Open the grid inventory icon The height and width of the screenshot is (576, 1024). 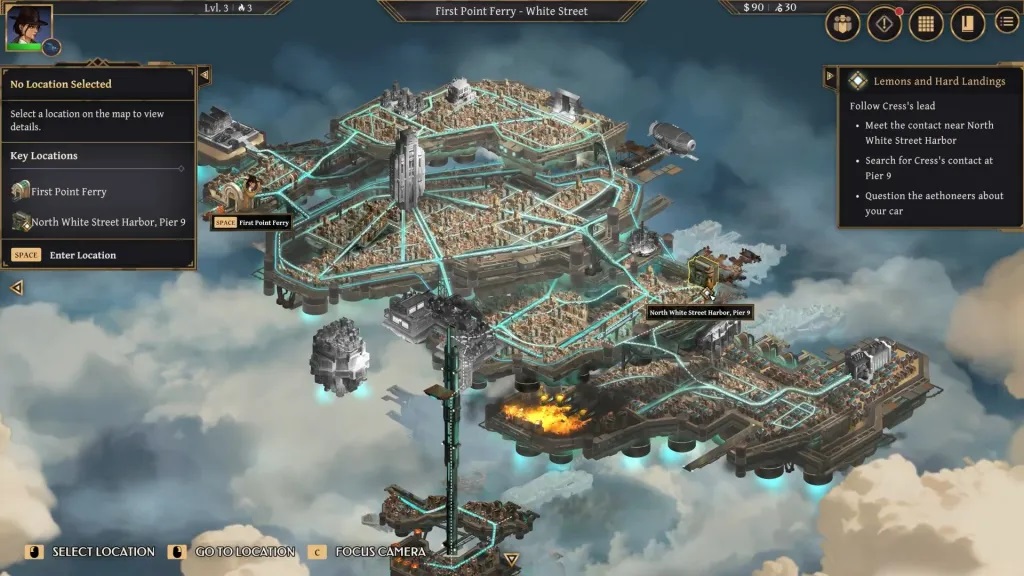pyautogui.click(x=926, y=24)
